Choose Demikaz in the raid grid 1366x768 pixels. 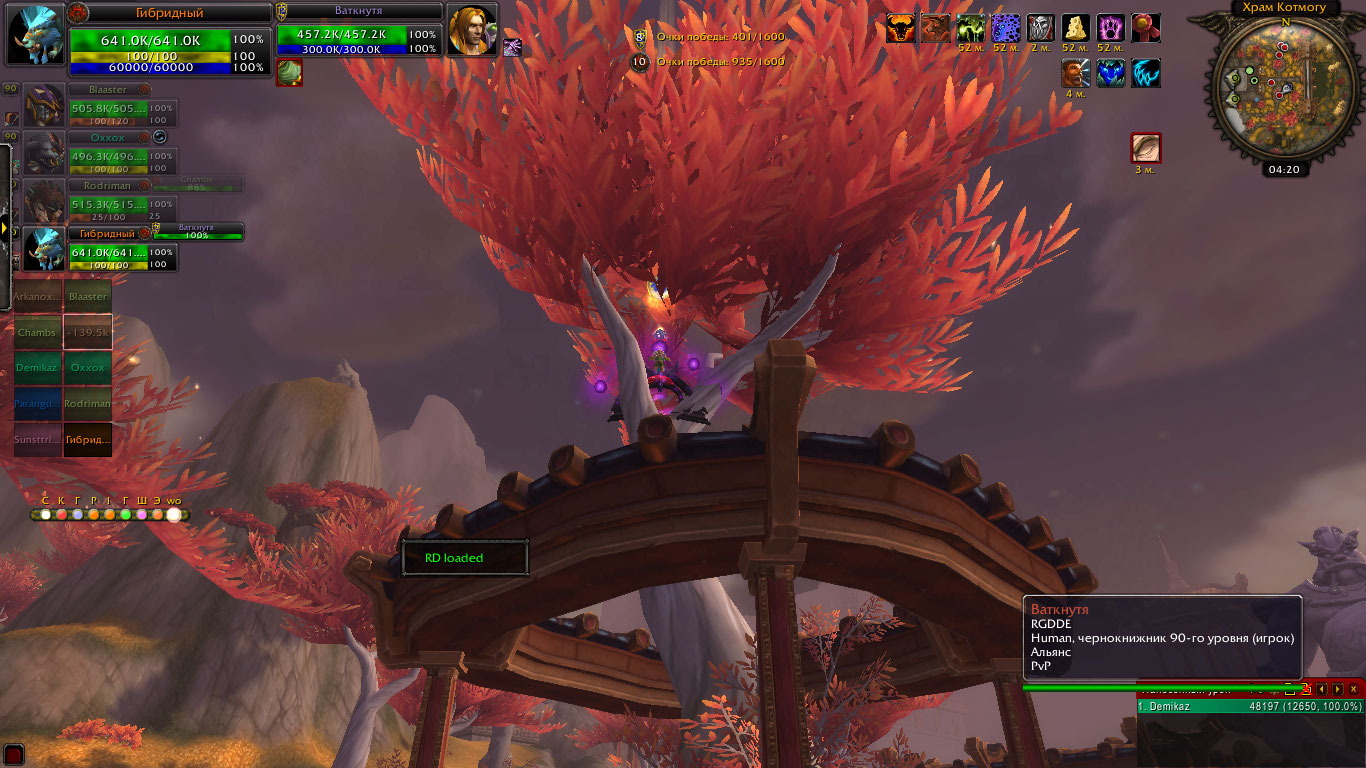(37, 368)
